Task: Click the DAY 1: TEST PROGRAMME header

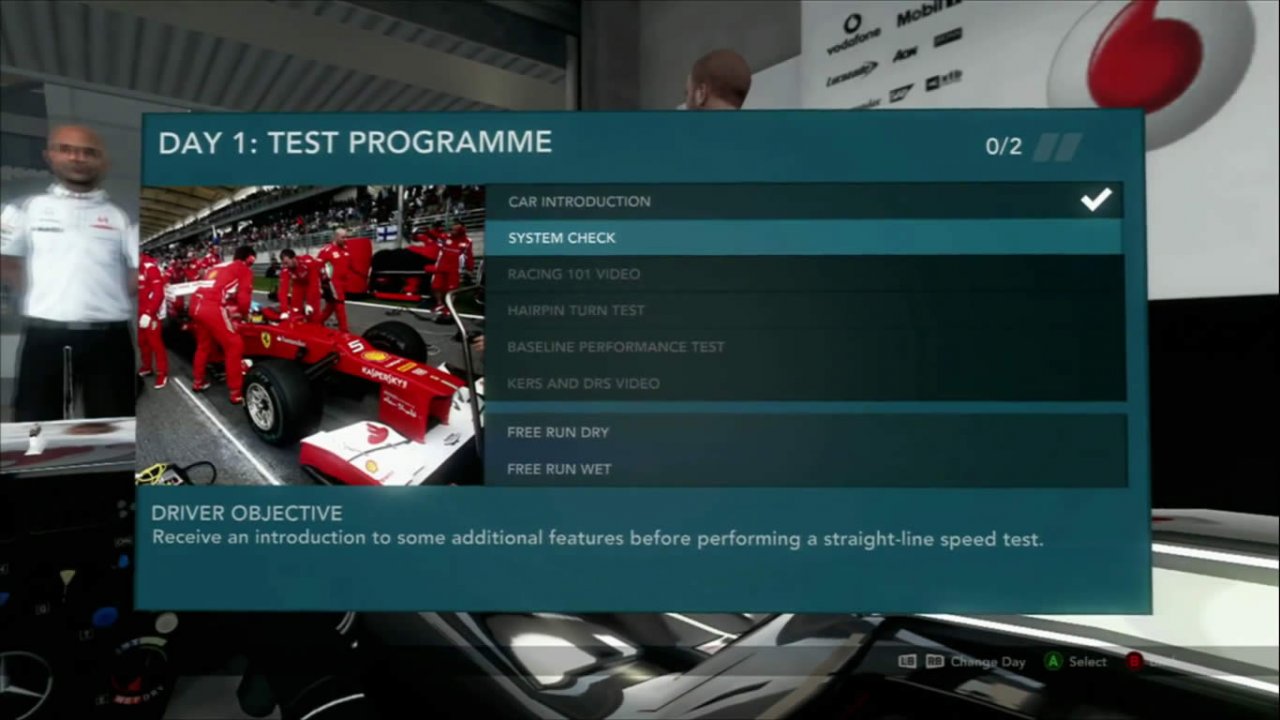Action: 355,142
